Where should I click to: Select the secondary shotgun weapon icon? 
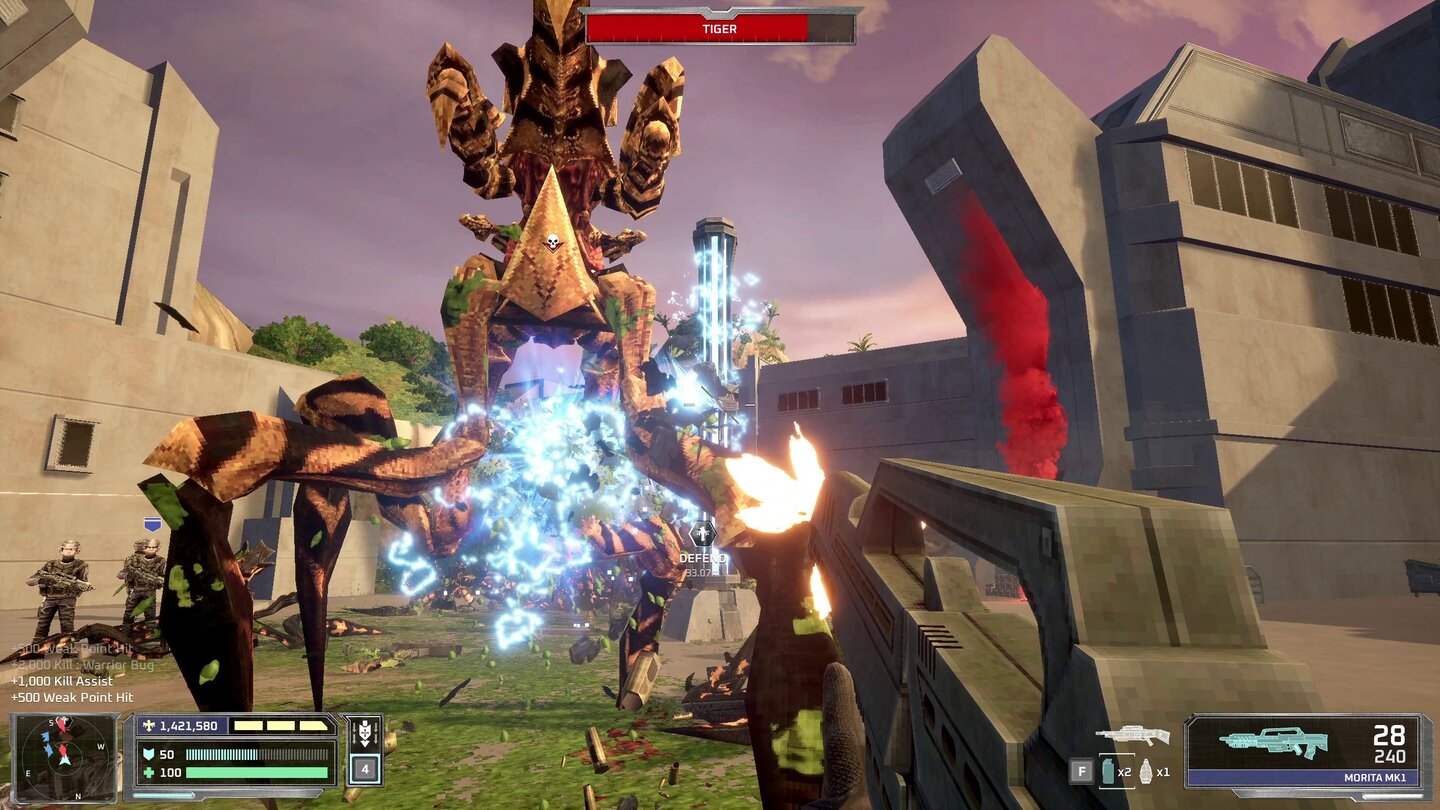[x=1135, y=736]
